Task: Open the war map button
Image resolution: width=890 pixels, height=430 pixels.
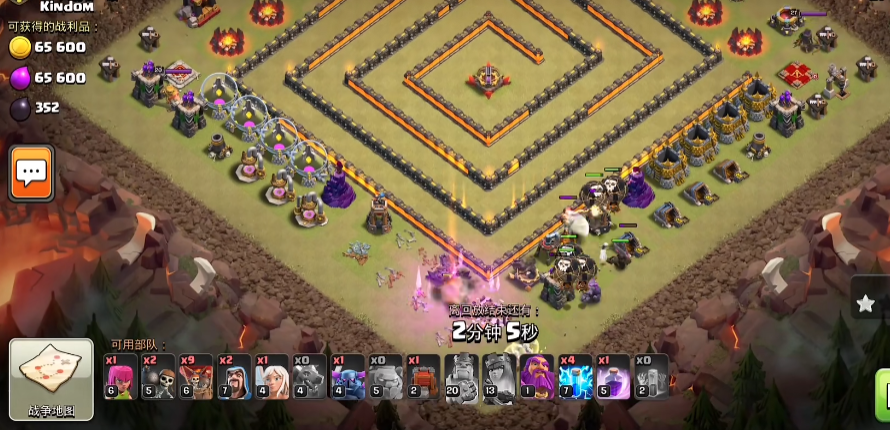Action: point(51,379)
